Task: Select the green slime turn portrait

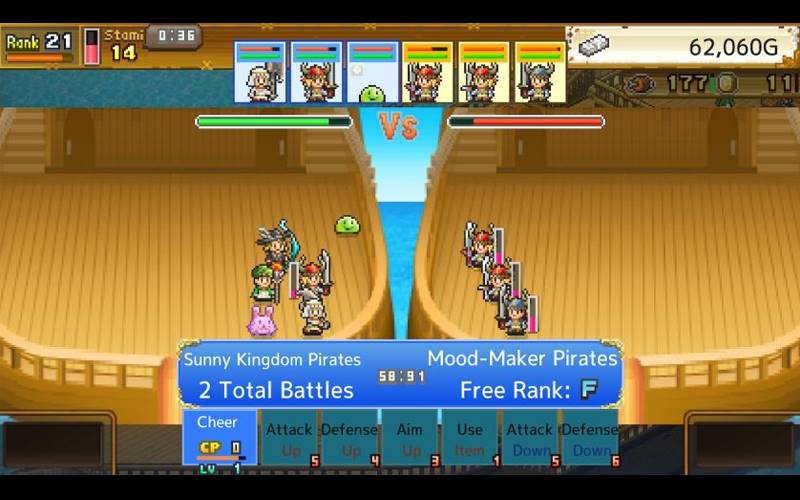Action: click(372, 73)
